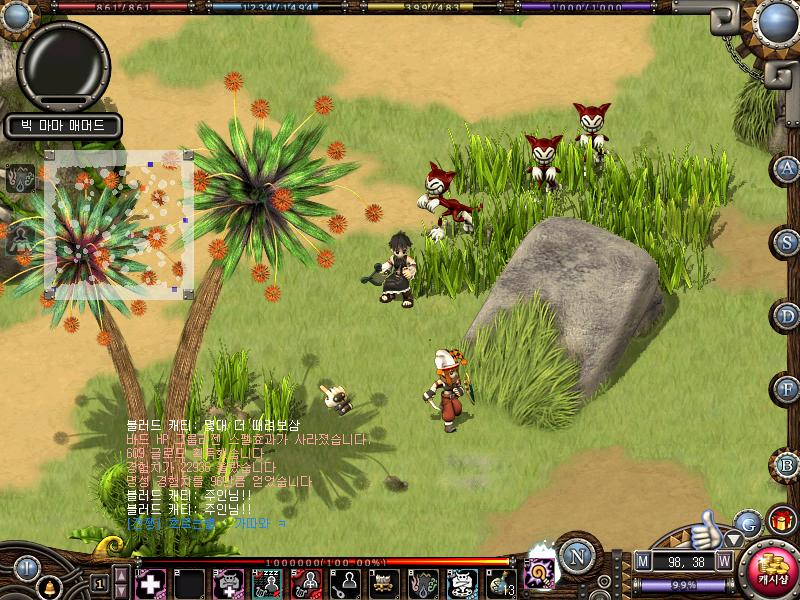Click the round G button
Image resolution: width=800 pixels, height=600 pixels.
click(x=746, y=522)
